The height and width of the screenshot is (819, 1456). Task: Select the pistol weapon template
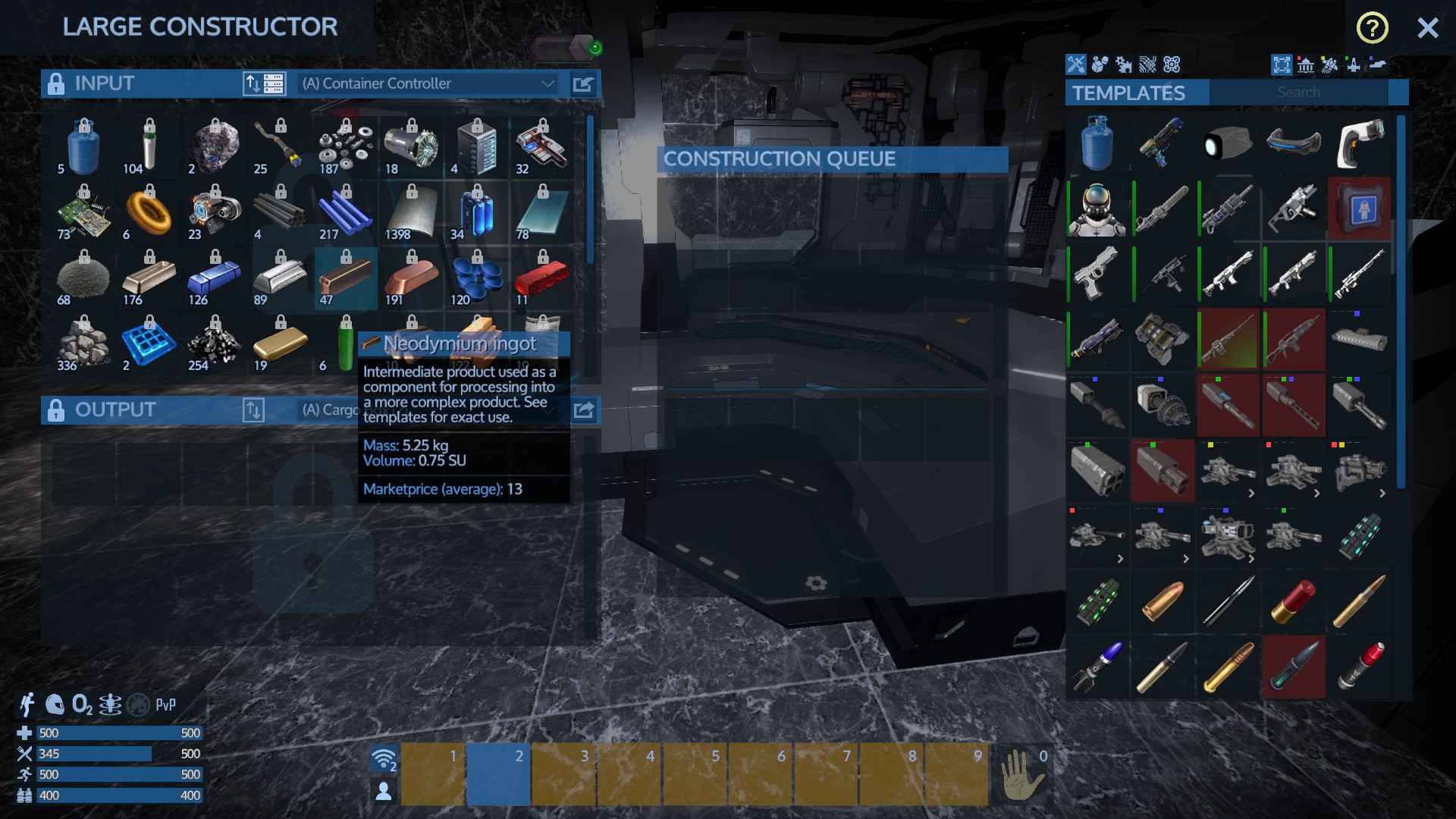(x=1097, y=274)
